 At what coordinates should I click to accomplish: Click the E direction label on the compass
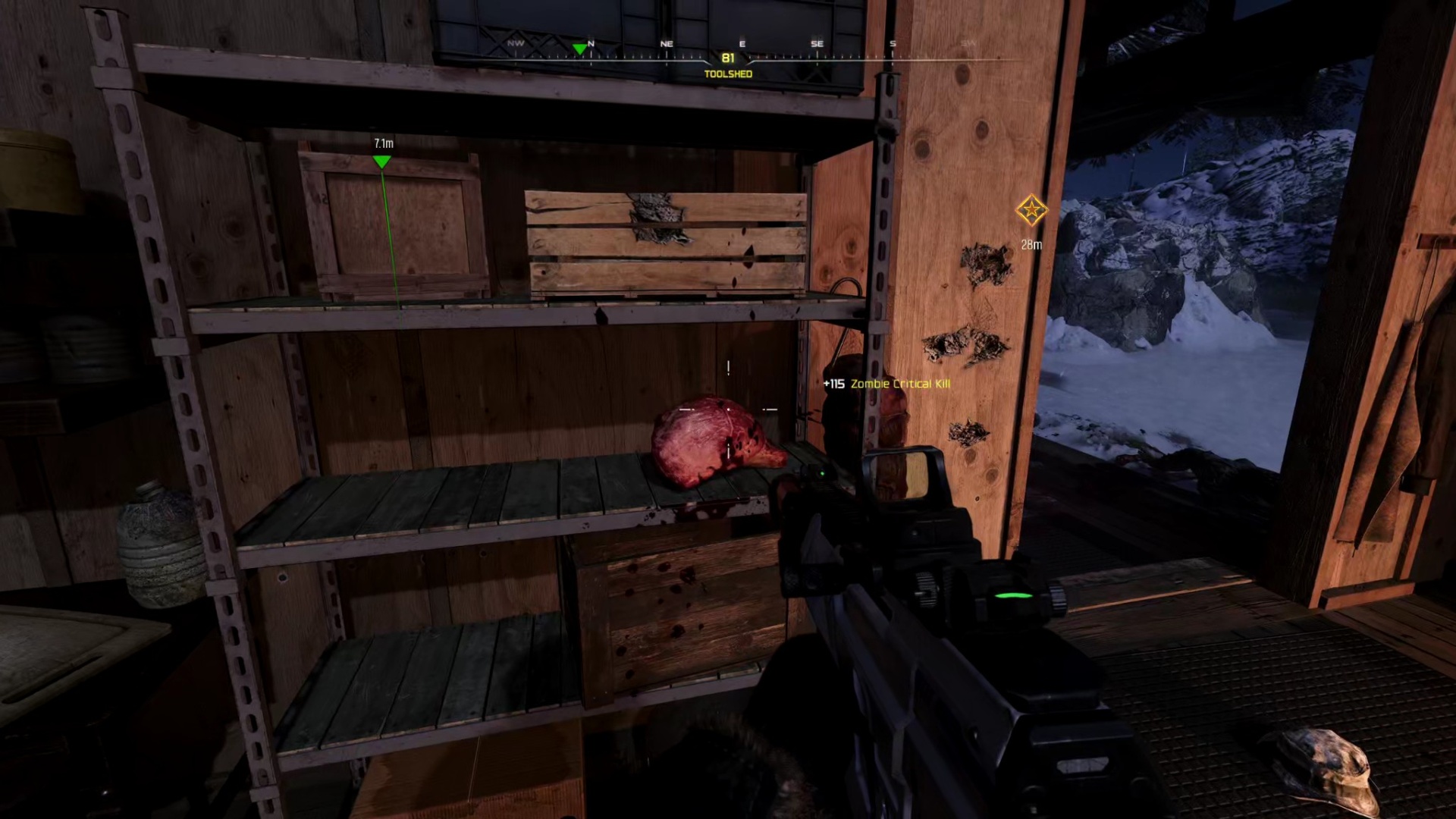pyautogui.click(x=742, y=43)
